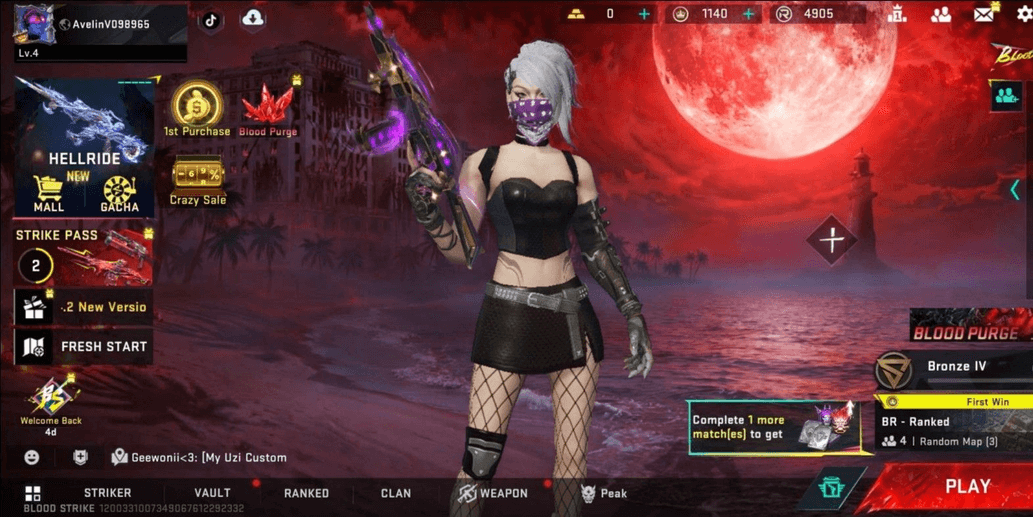Open the friends list icon

941,15
